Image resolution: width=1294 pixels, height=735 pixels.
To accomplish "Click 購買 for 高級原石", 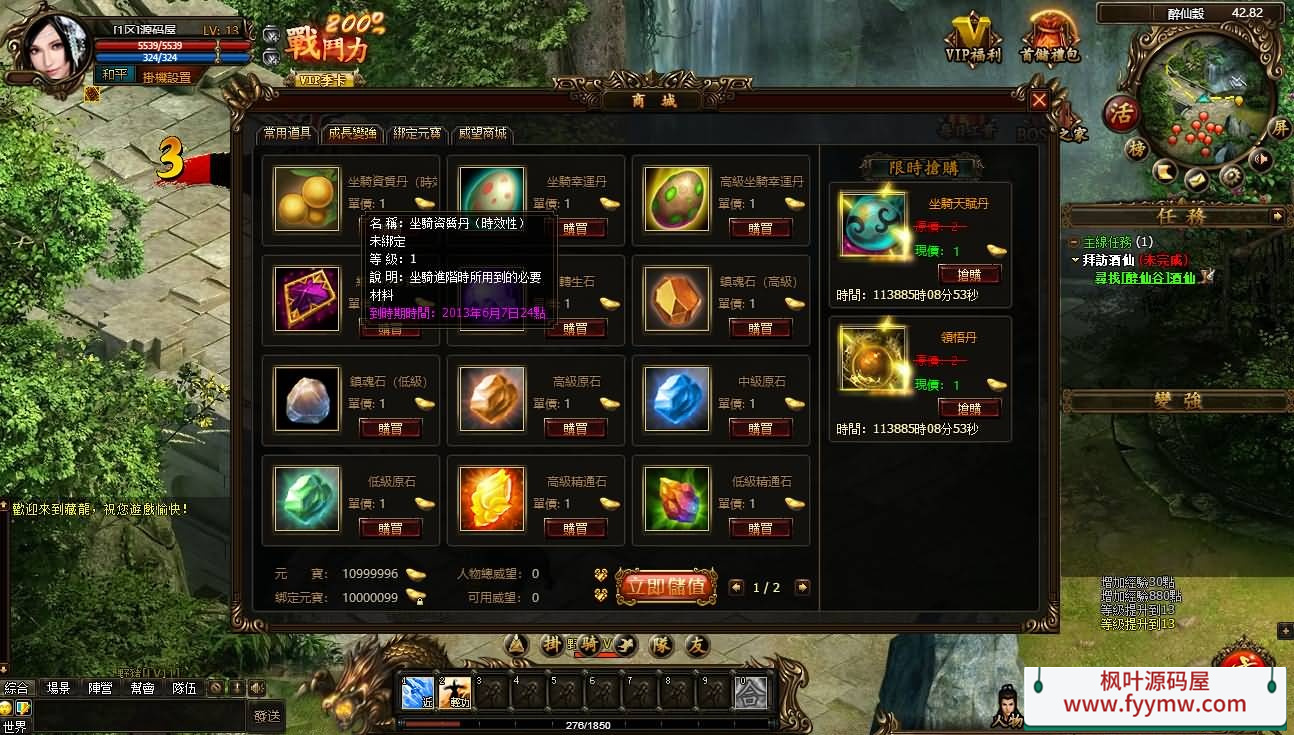I will 575,428.
